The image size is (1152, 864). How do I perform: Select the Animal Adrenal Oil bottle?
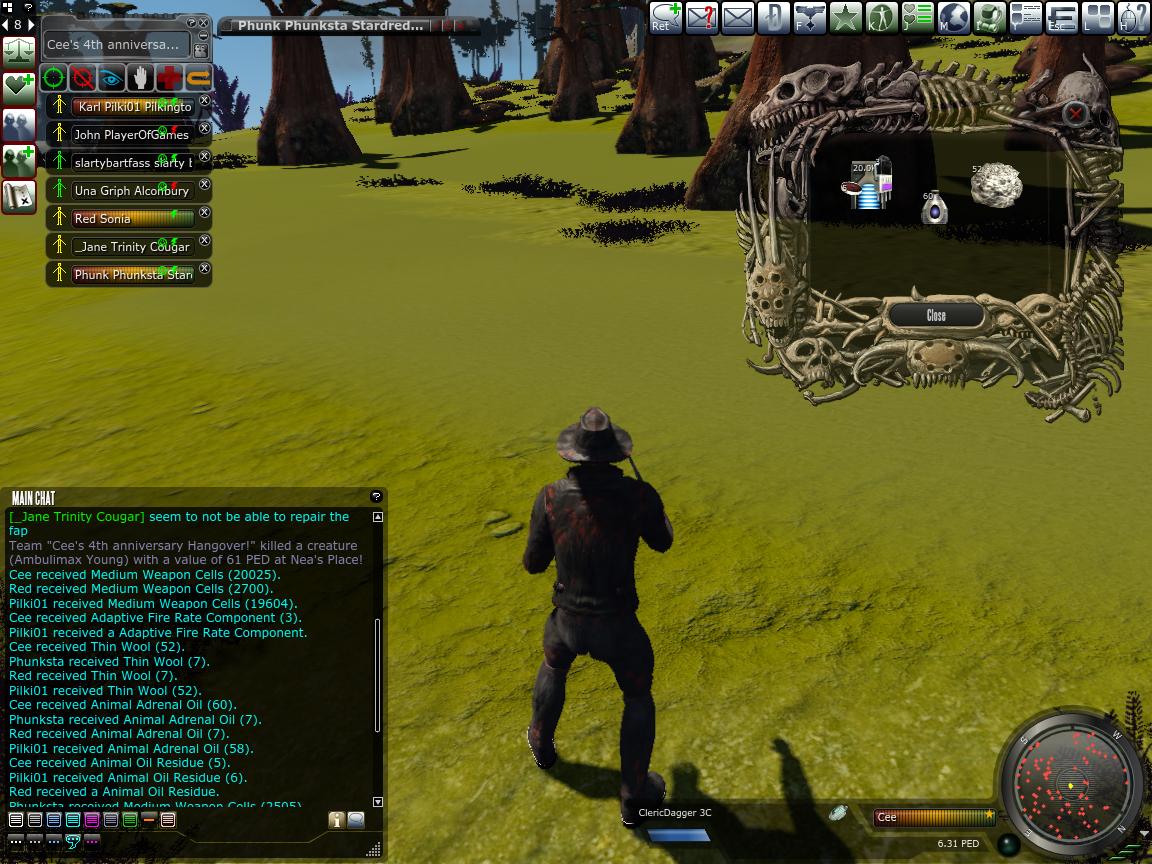pos(934,209)
